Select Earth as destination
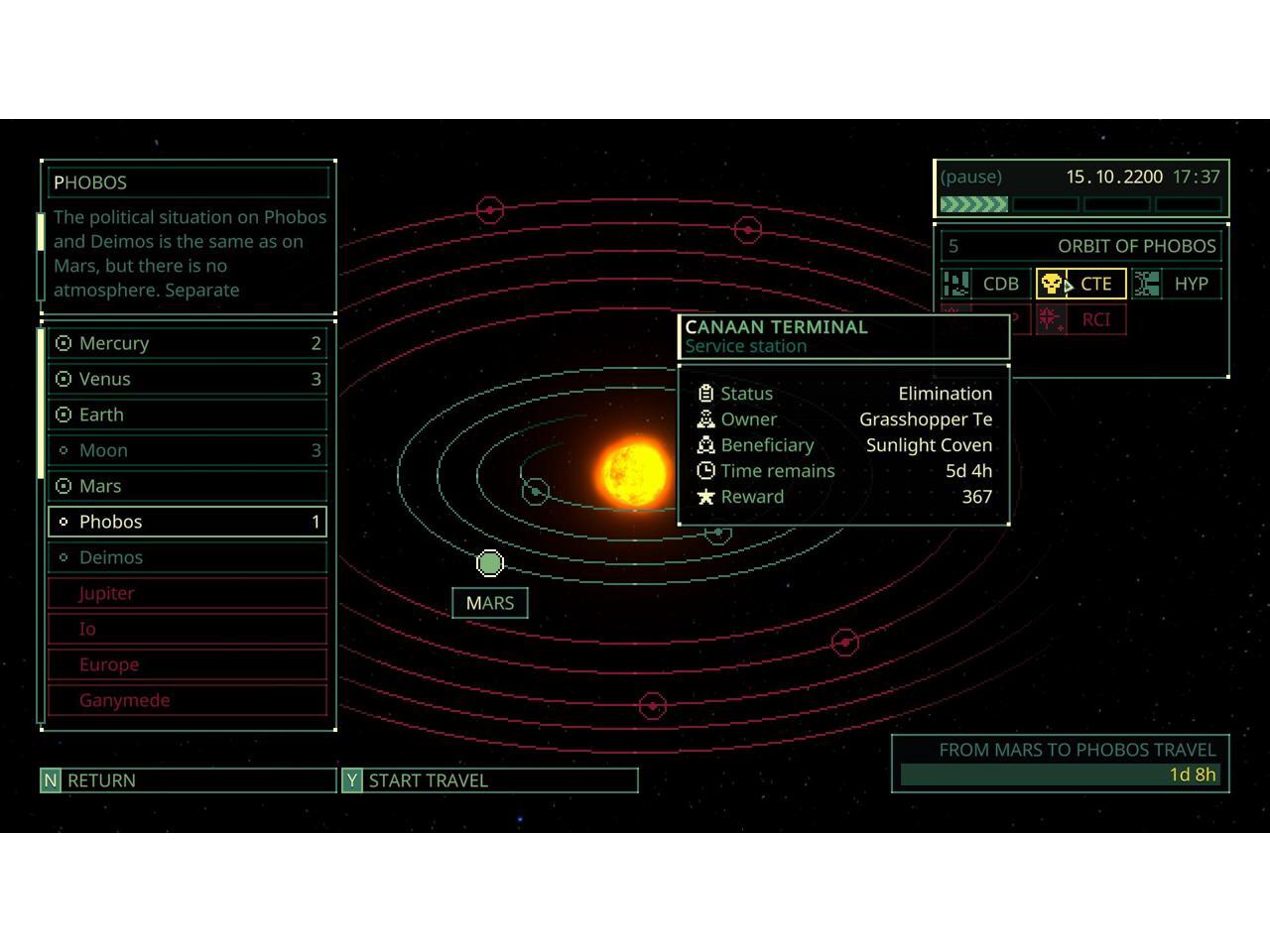Screen dimensions: 1270x952 pyautogui.click(x=188, y=415)
